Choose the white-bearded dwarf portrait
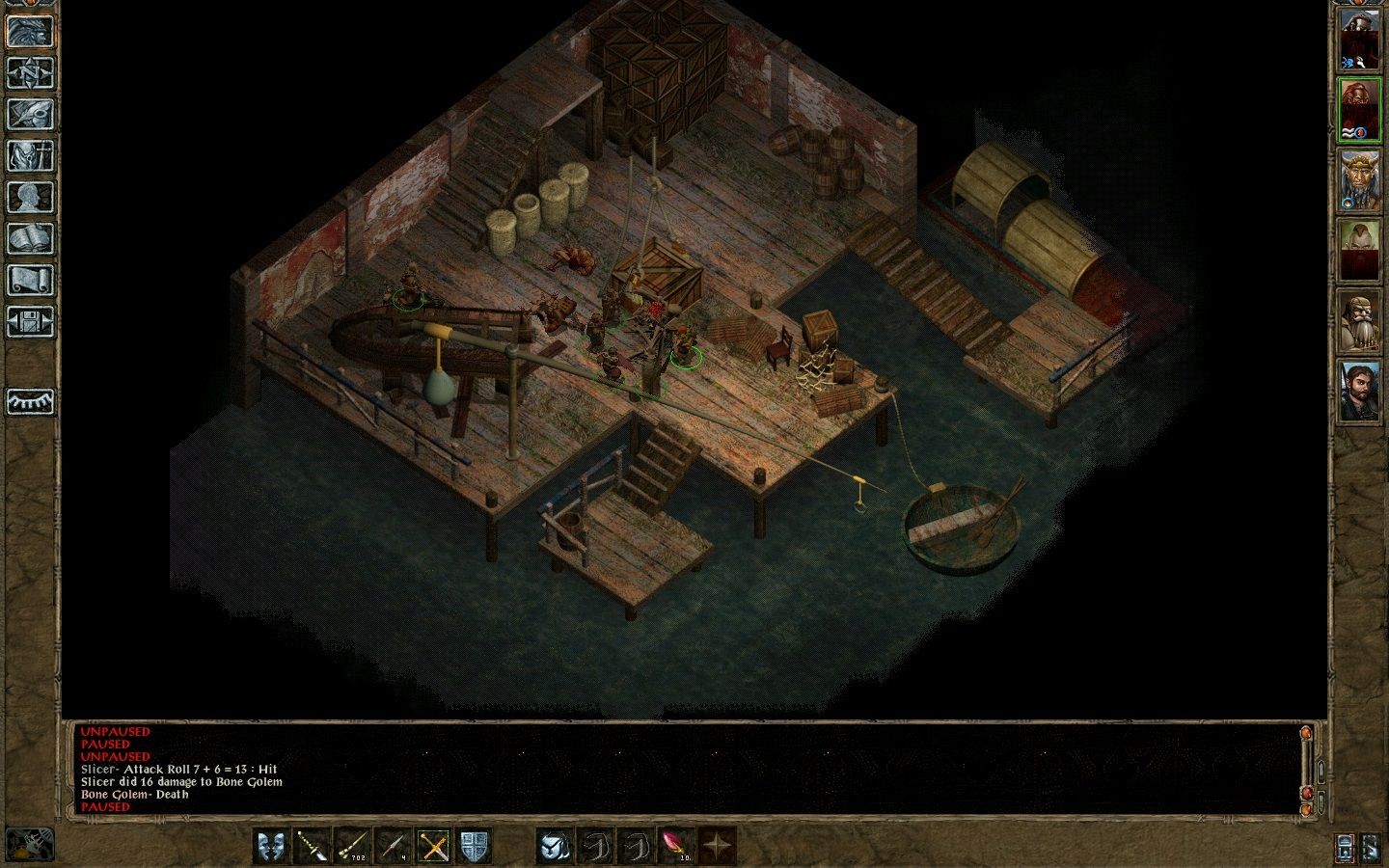 point(1358,321)
